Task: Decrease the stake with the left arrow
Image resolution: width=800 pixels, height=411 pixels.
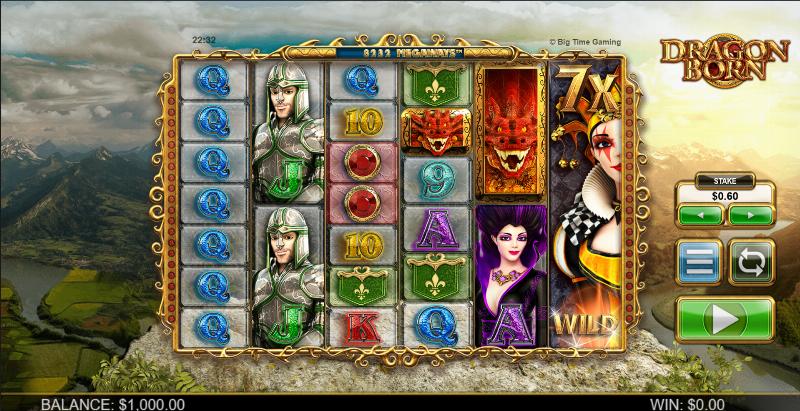Action: (x=700, y=215)
